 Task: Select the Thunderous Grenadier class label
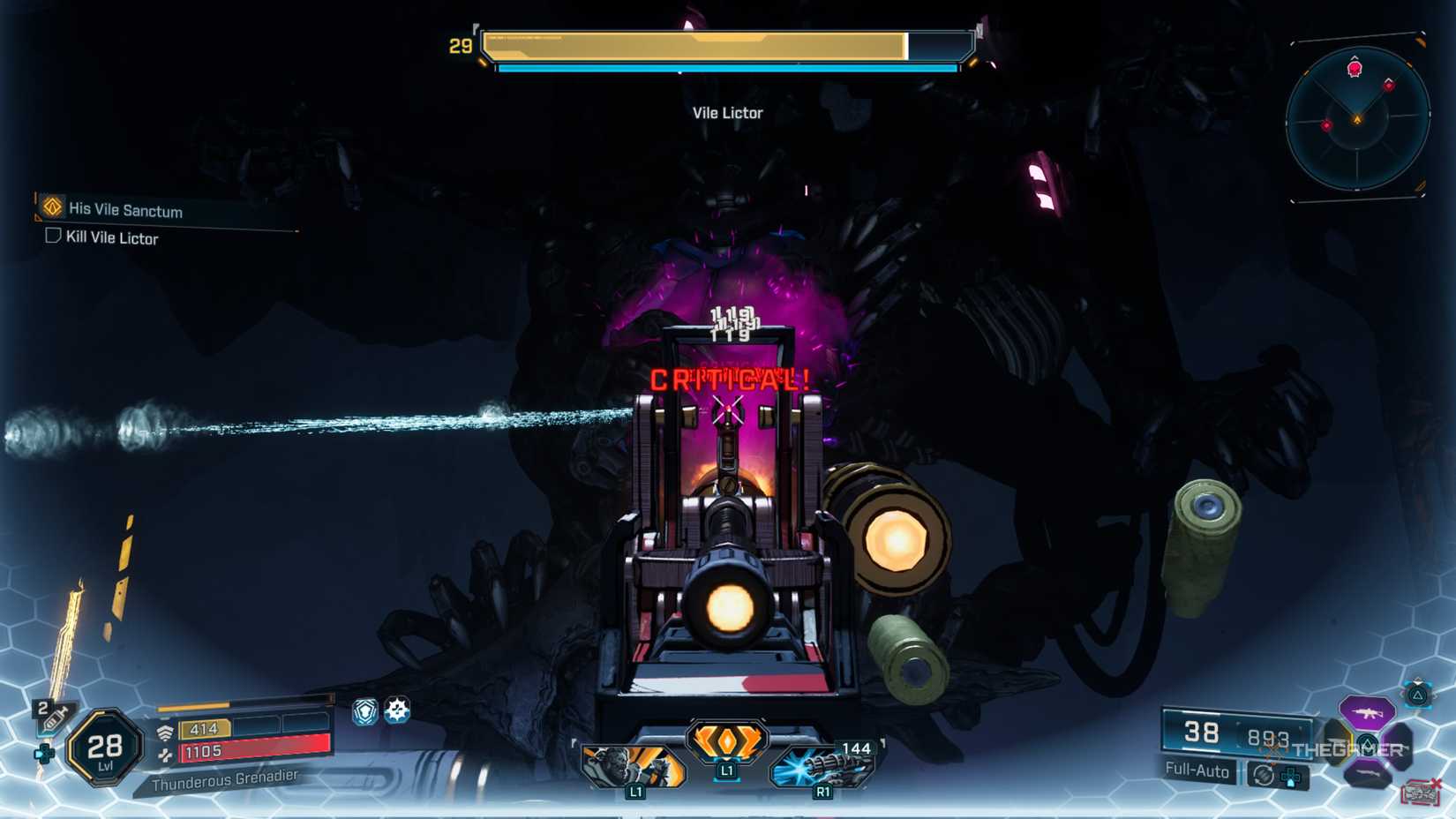(225, 780)
